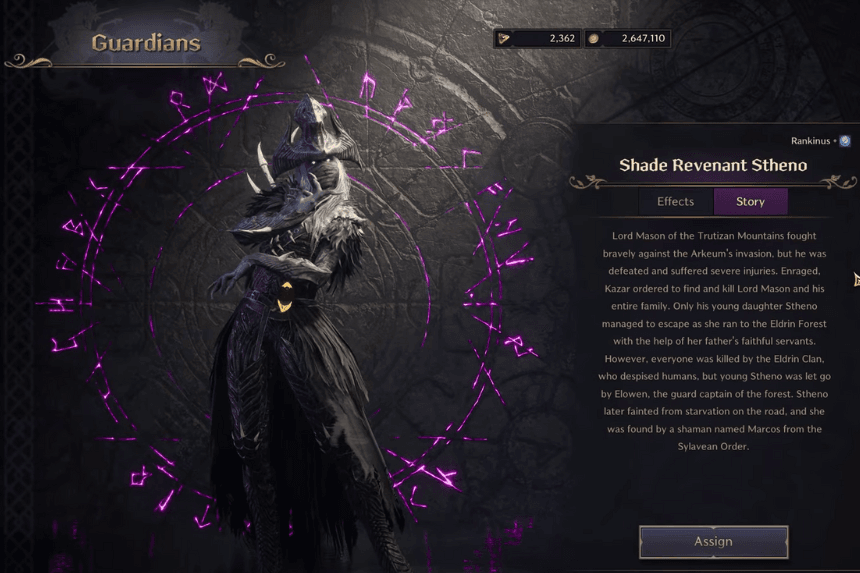This screenshot has height=573, width=860.
Task: Assign the Shade Revenant Stheno guardian
Action: tap(713, 541)
